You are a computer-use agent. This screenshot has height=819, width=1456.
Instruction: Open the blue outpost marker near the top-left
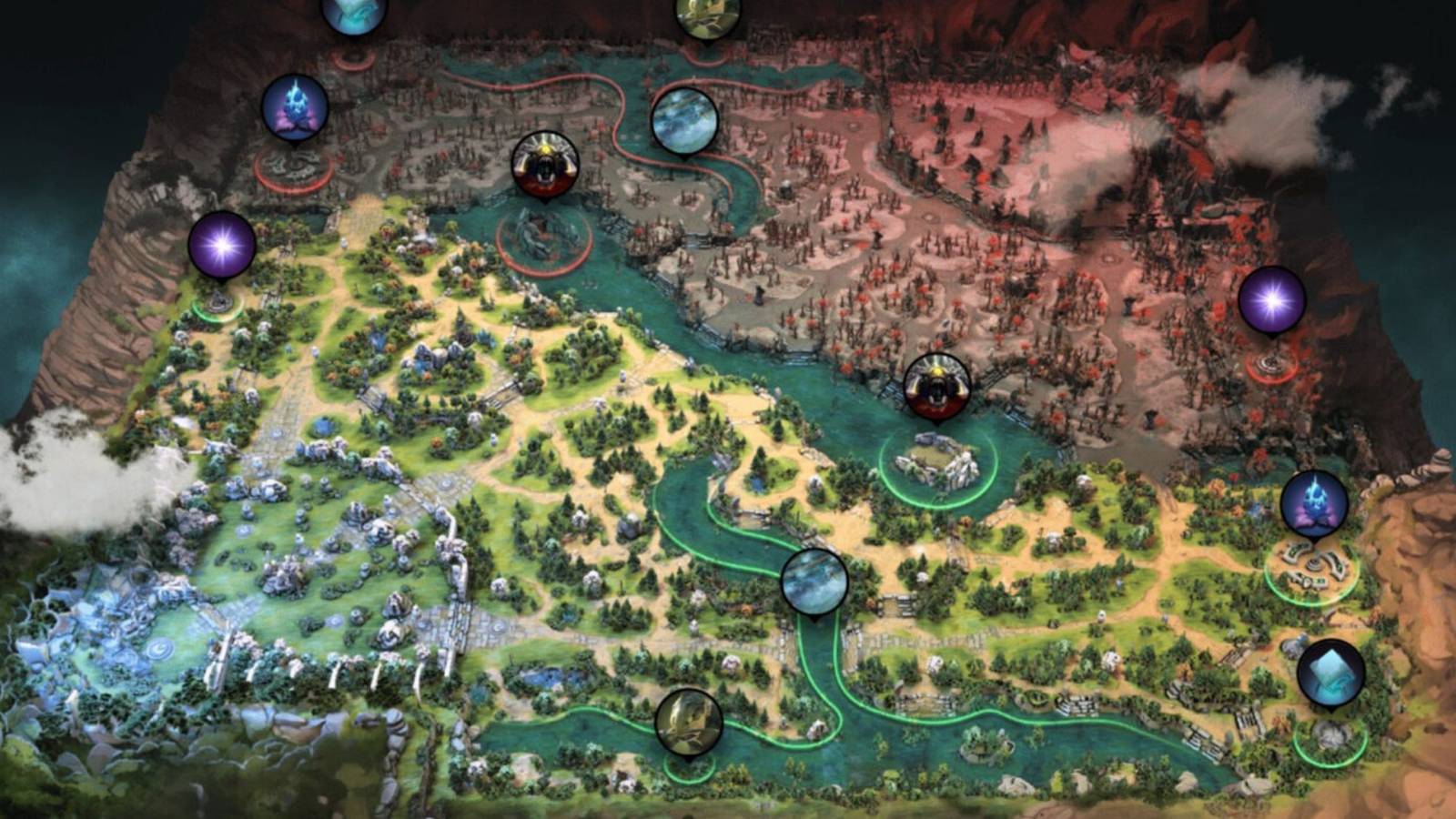(x=296, y=105)
